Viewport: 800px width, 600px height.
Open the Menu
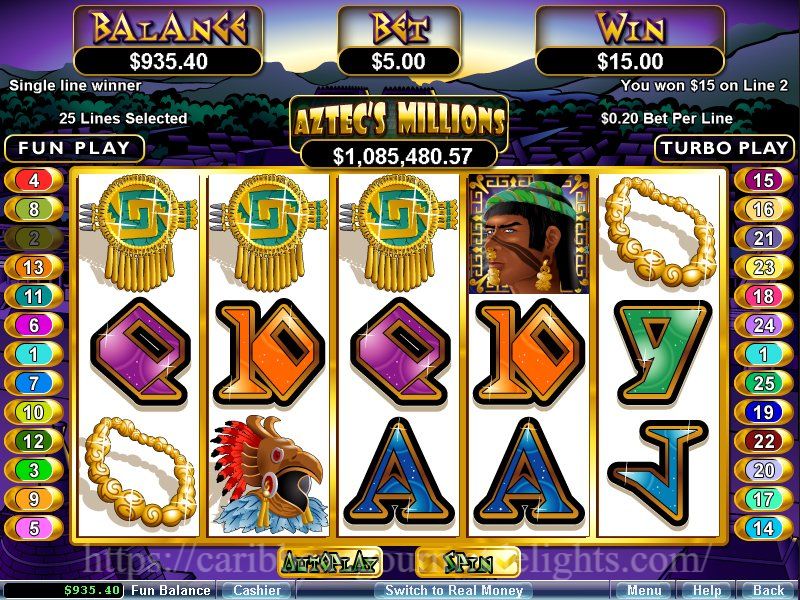(x=644, y=591)
